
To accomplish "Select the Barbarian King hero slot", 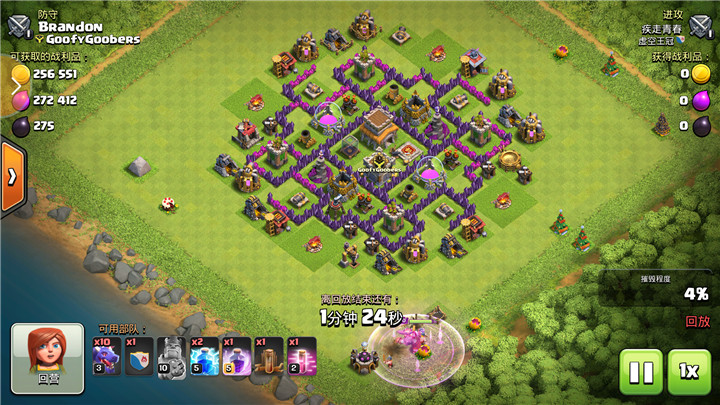I will tap(171, 357).
